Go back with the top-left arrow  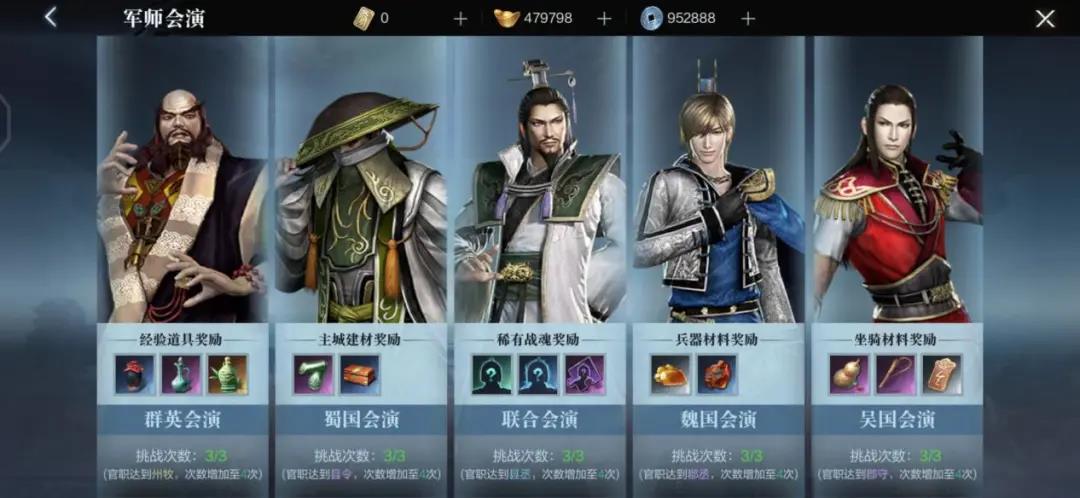pos(50,17)
